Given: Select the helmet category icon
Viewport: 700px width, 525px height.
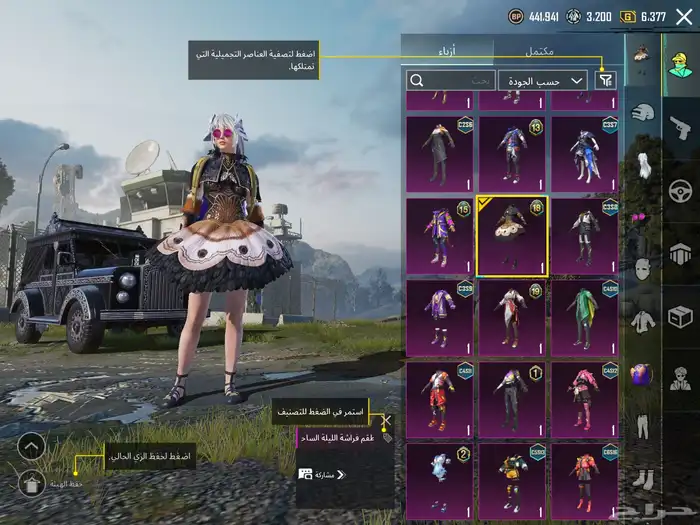Looking at the screenshot, I should [643, 113].
